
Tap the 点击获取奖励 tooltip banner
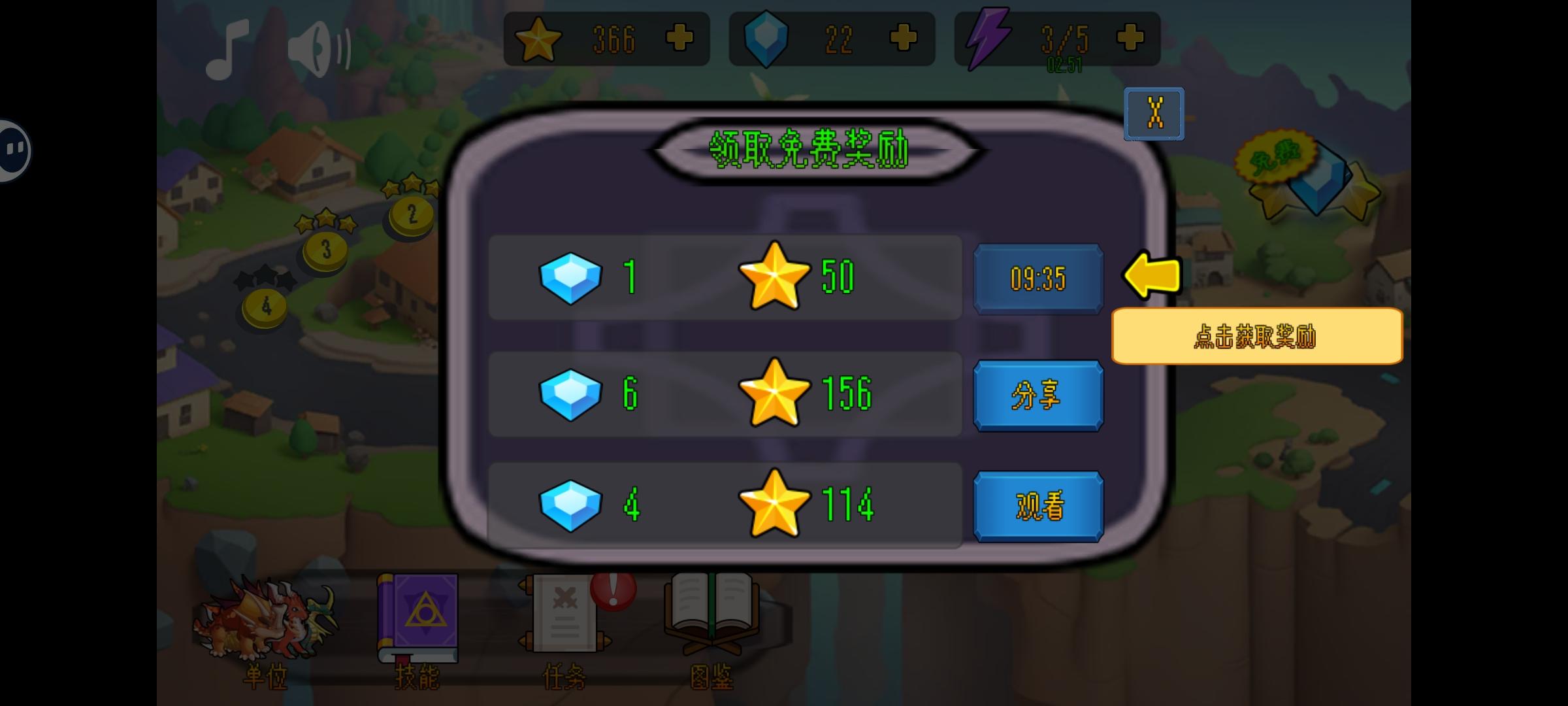tap(1256, 335)
